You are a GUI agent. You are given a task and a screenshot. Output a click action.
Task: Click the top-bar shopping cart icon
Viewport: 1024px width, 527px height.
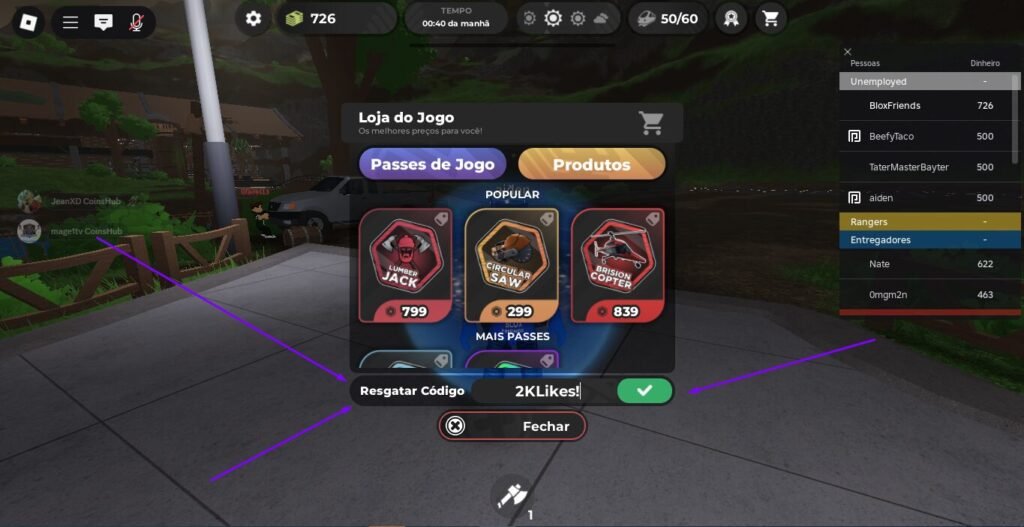[x=770, y=18]
